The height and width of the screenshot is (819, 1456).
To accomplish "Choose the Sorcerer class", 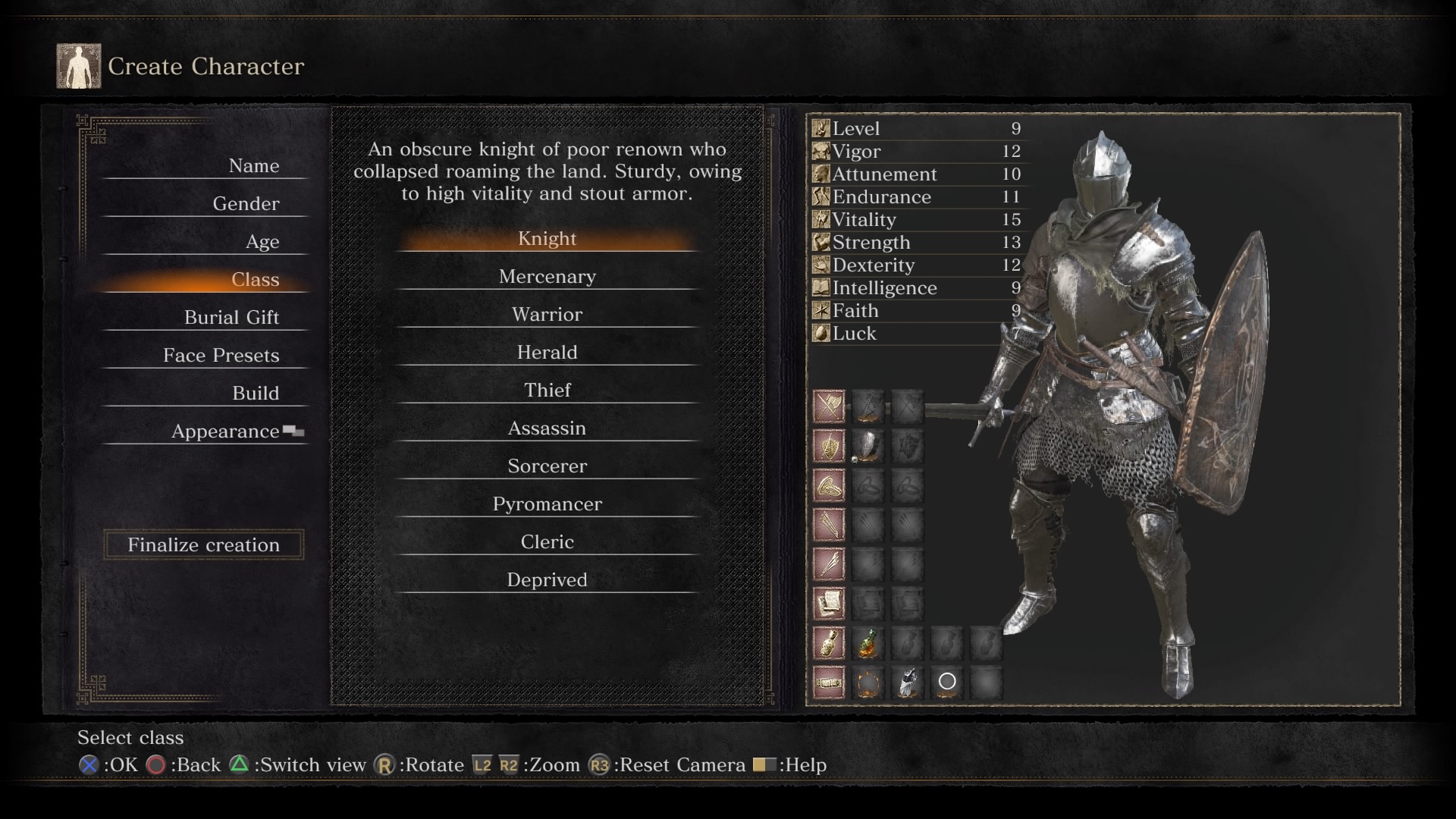I will tap(547, 466).
